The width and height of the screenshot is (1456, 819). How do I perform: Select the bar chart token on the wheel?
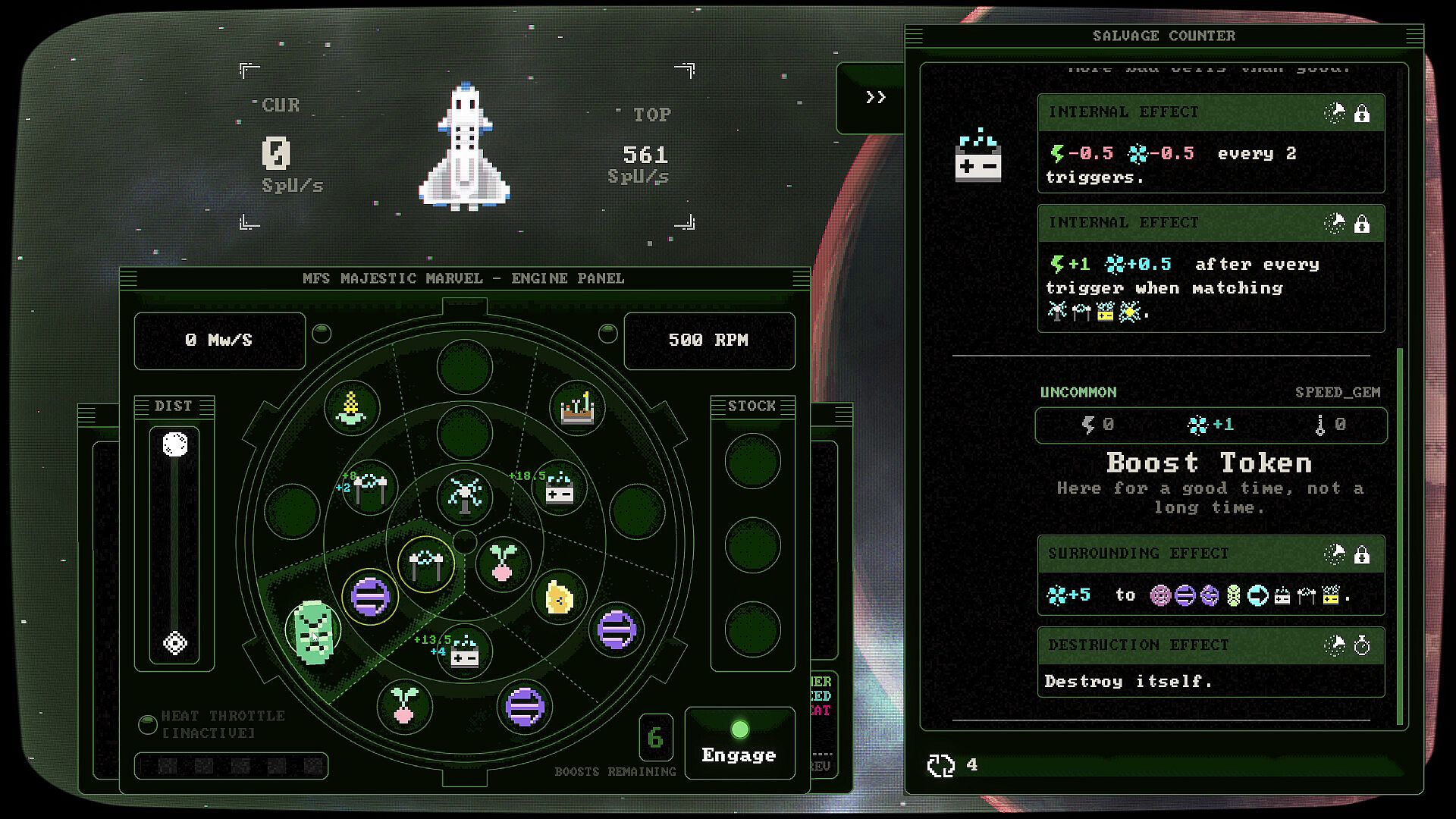click(x=577, y=408)
